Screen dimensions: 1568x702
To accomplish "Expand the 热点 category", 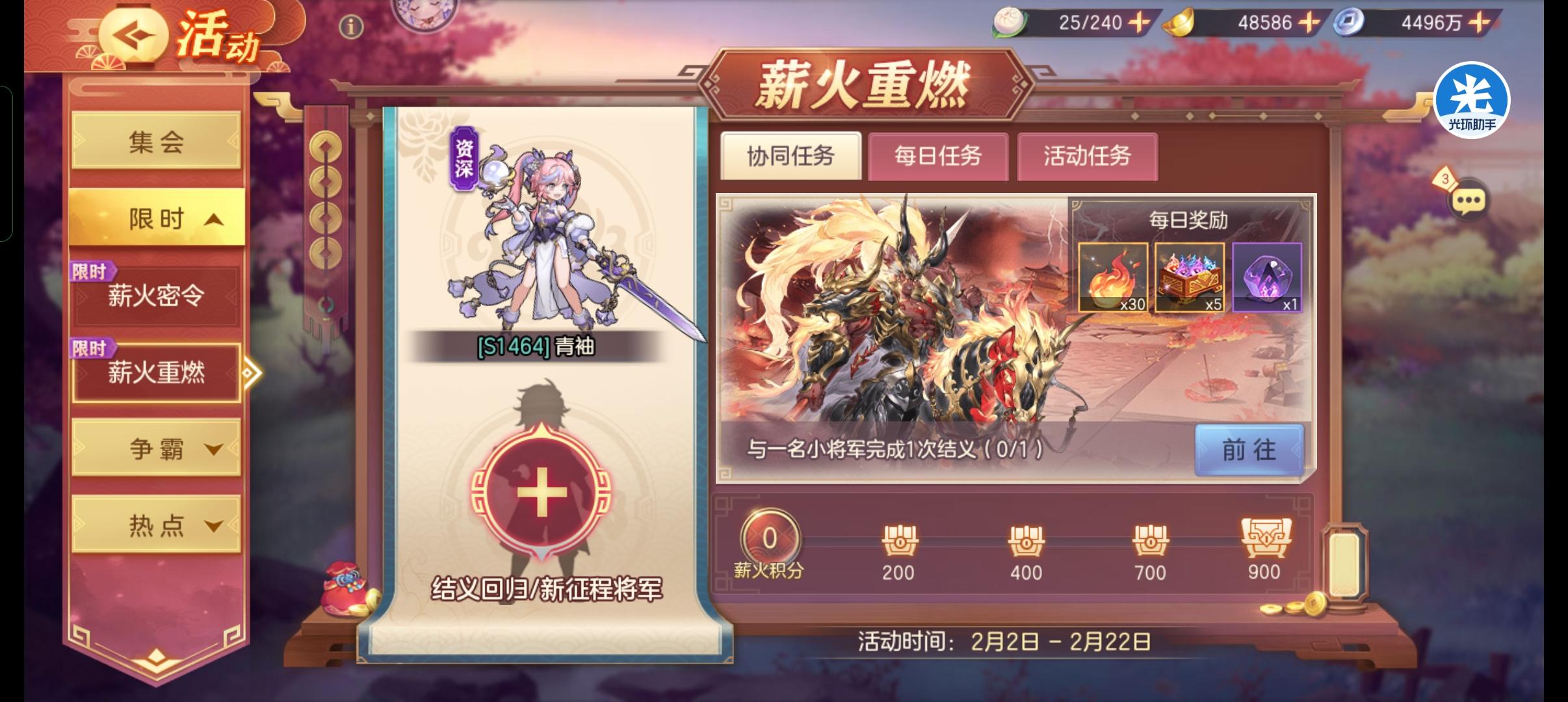I will pos(156,523).
